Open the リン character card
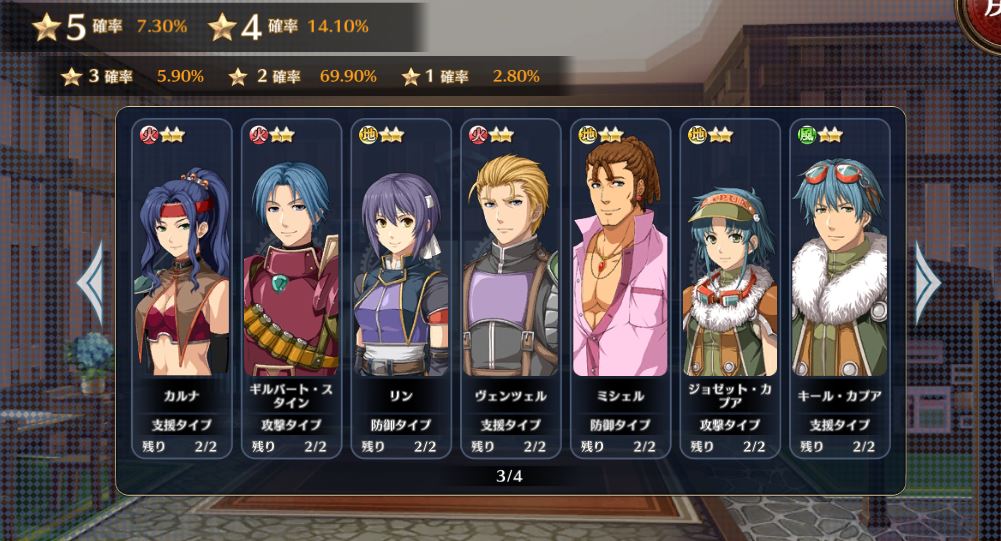Screen dimensions: 1001x541 [x=401, y=288]
